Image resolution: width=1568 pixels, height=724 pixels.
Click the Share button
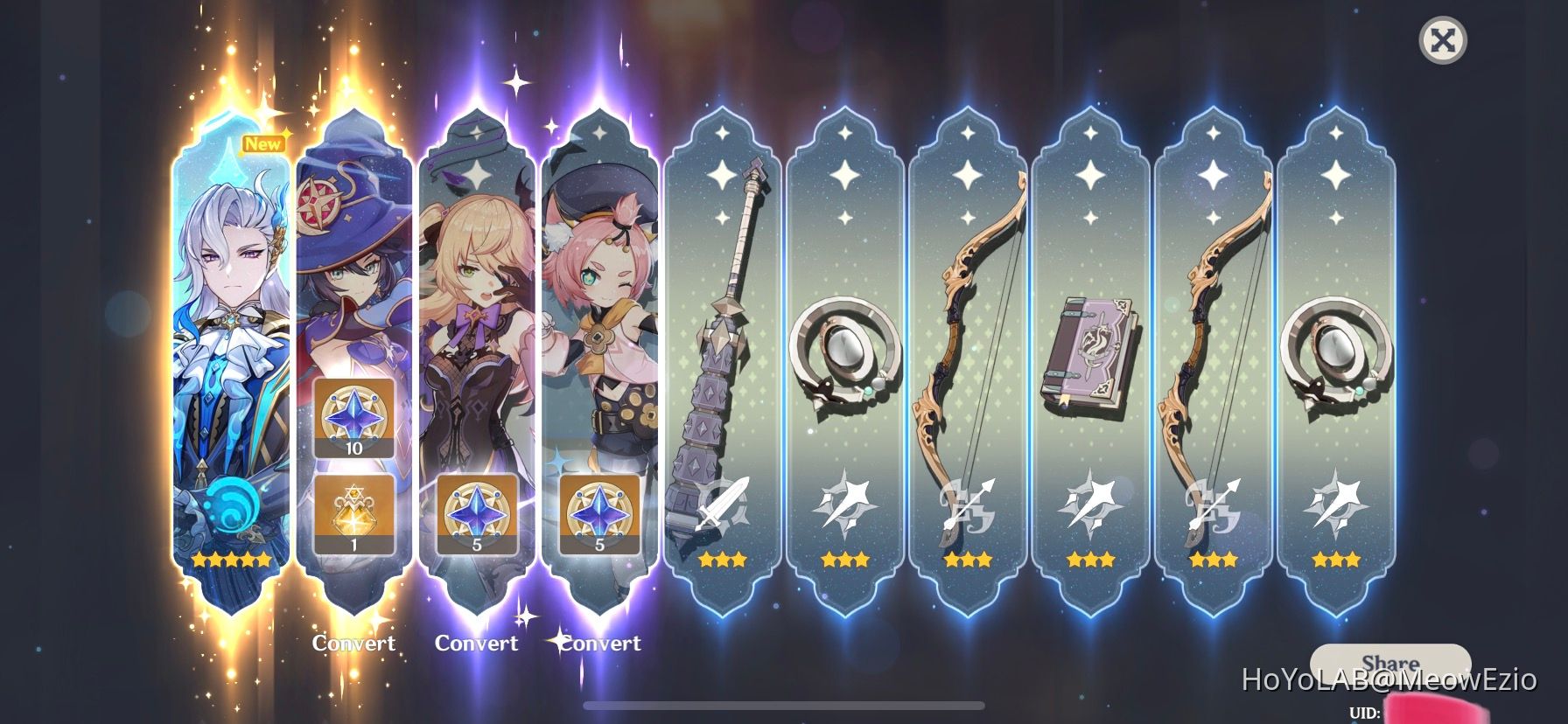[1395, 662]
